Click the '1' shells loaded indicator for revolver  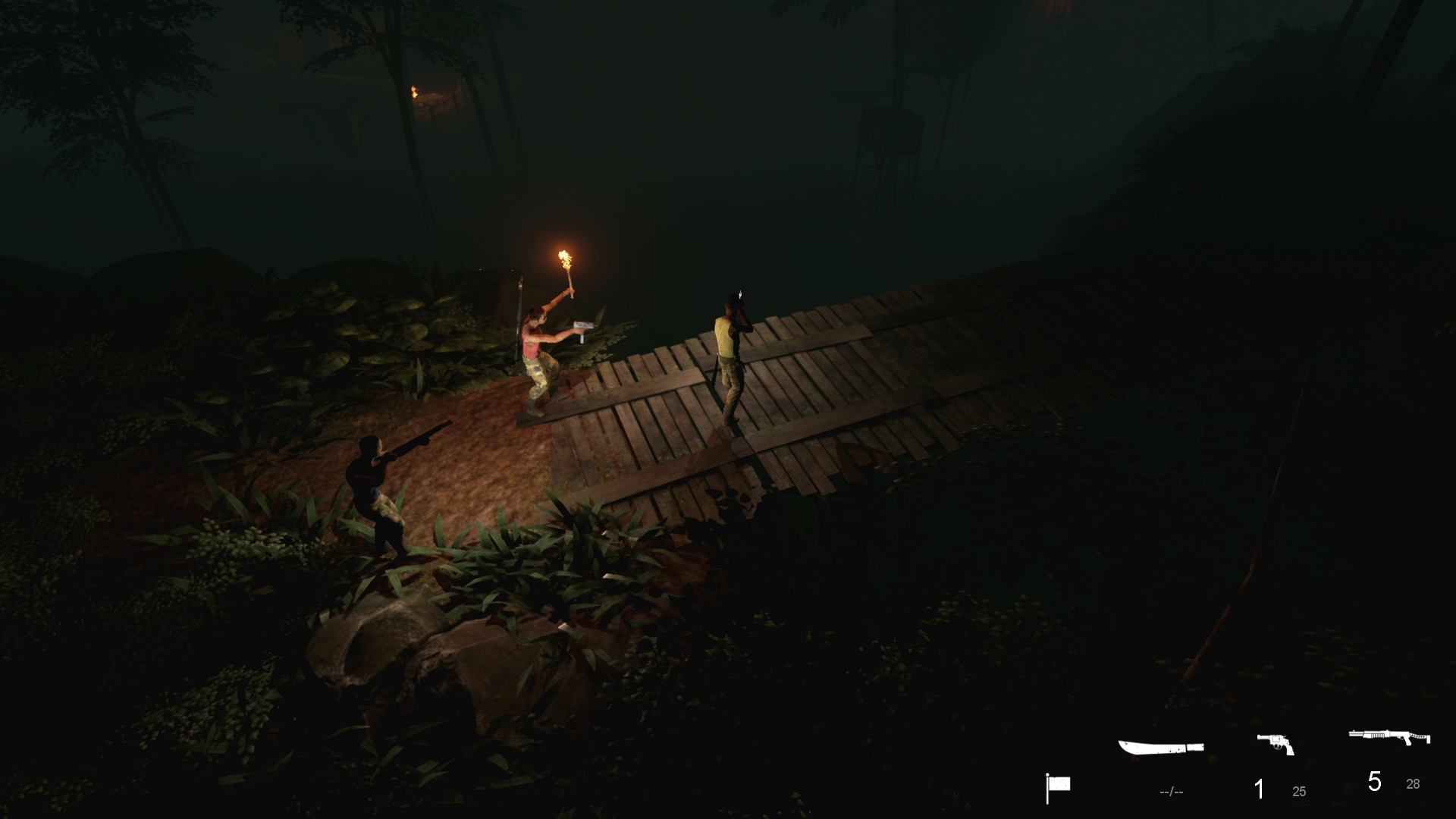(1260, 789)
